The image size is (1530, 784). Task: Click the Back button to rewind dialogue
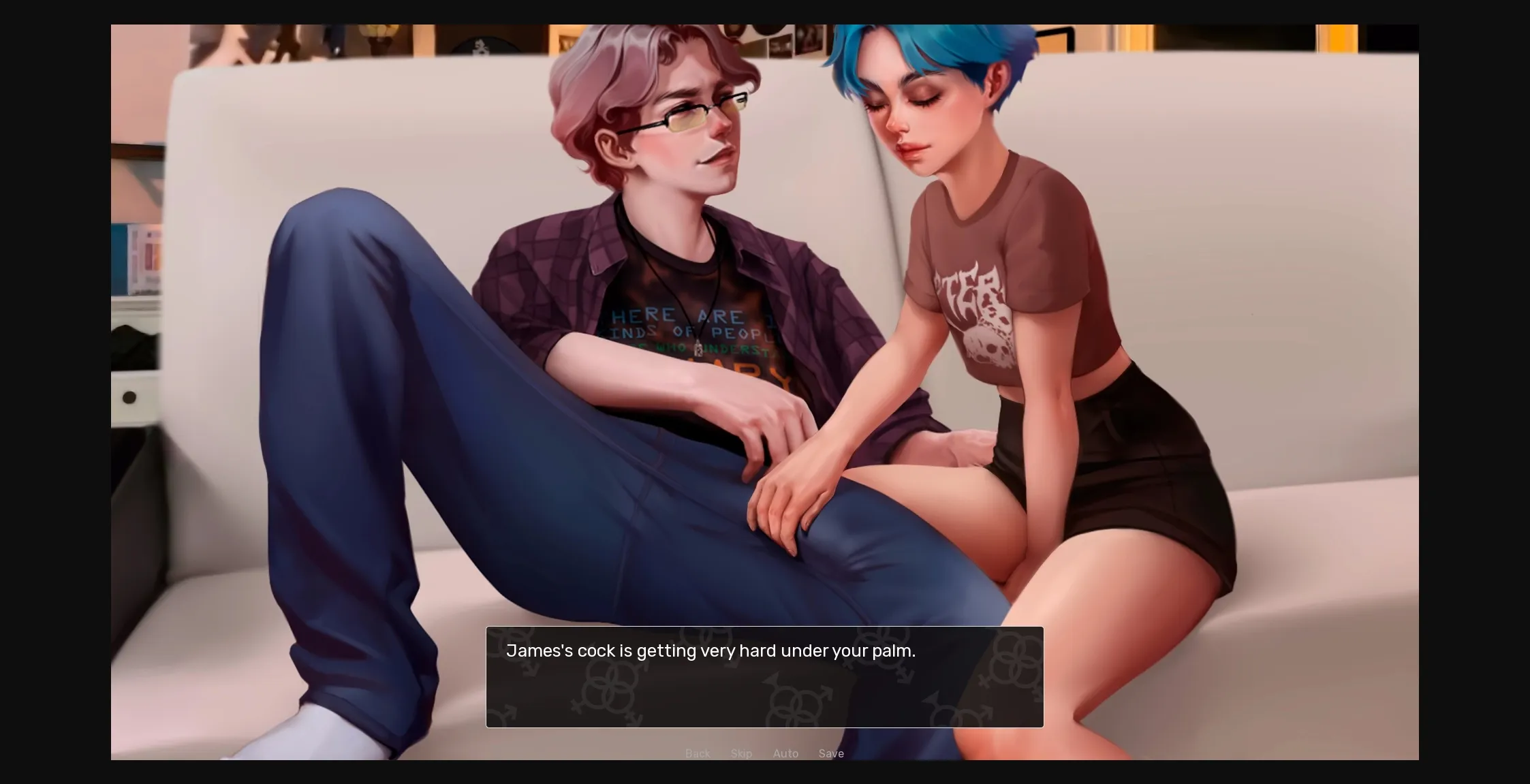(x=698, y=753)
